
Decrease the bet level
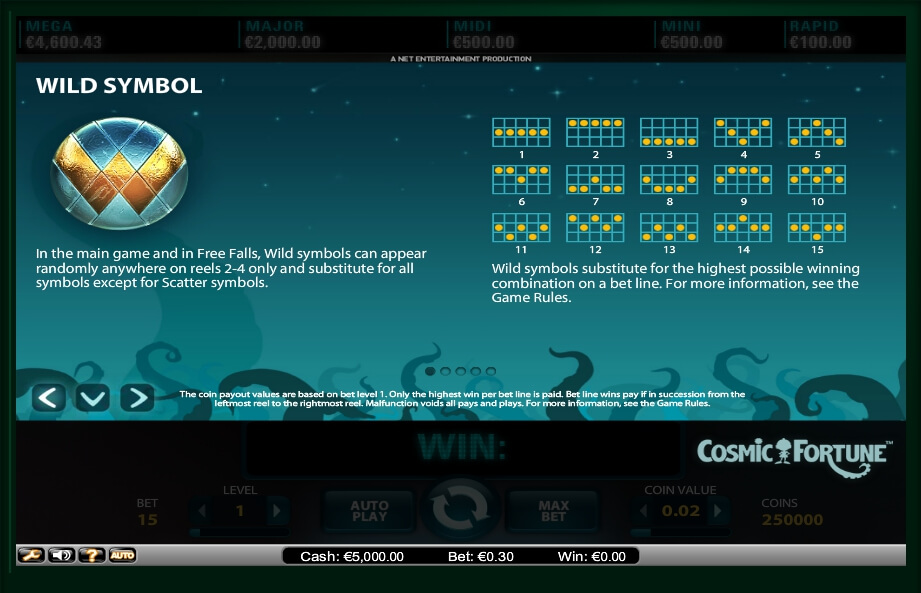tap(202, 512)
